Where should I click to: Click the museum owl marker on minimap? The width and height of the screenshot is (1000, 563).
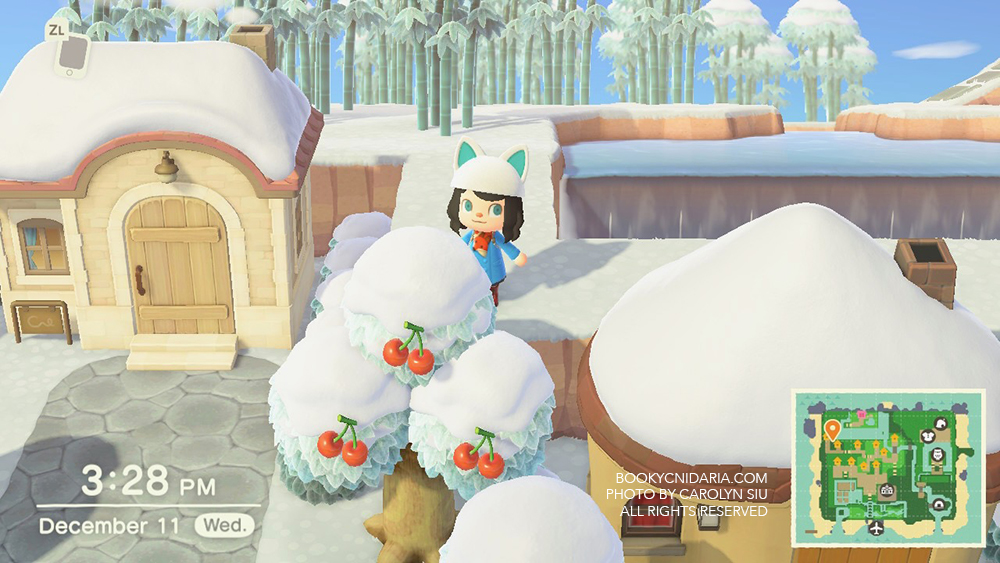(937, 455)
